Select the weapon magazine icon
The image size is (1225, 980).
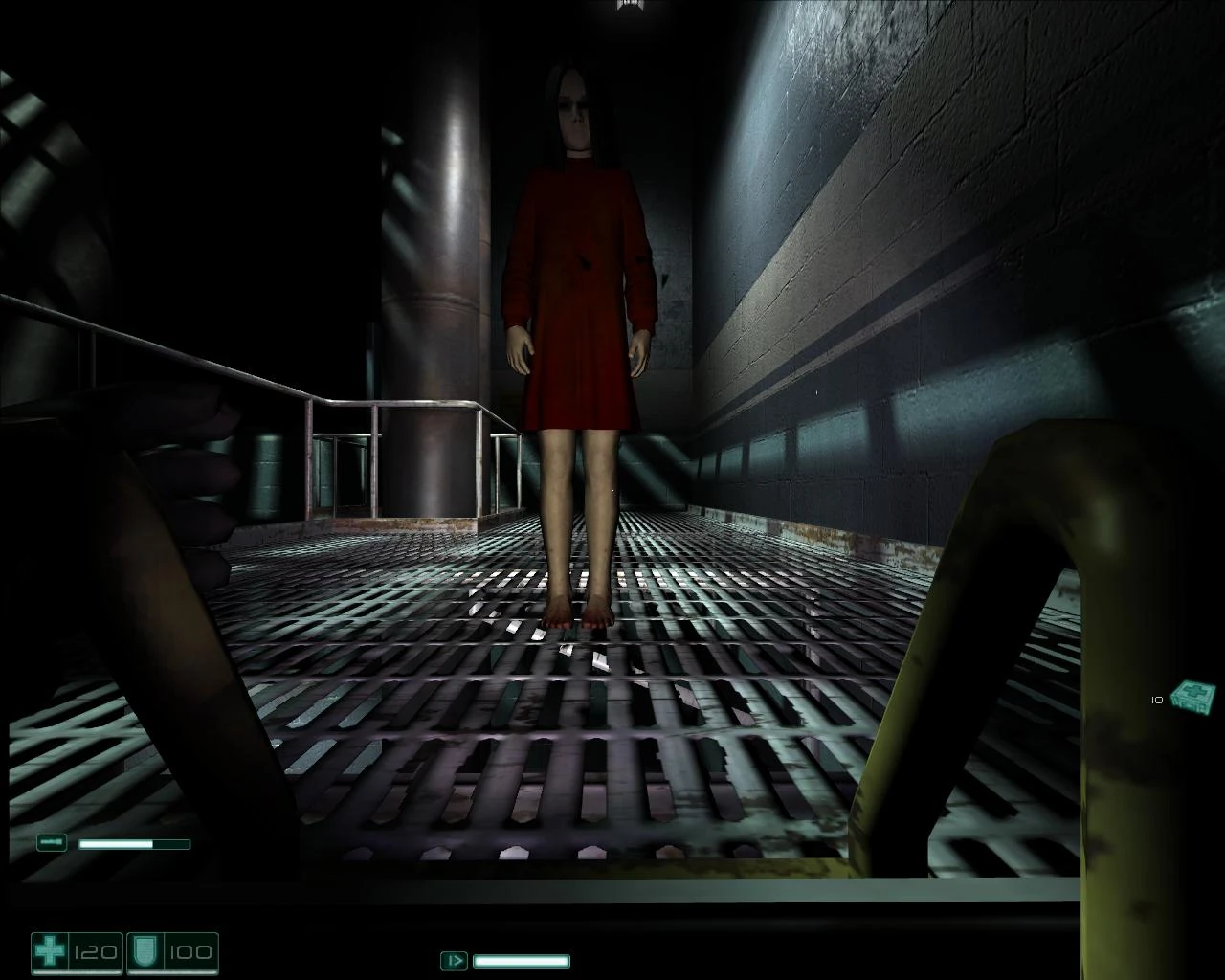coord(52,841)
